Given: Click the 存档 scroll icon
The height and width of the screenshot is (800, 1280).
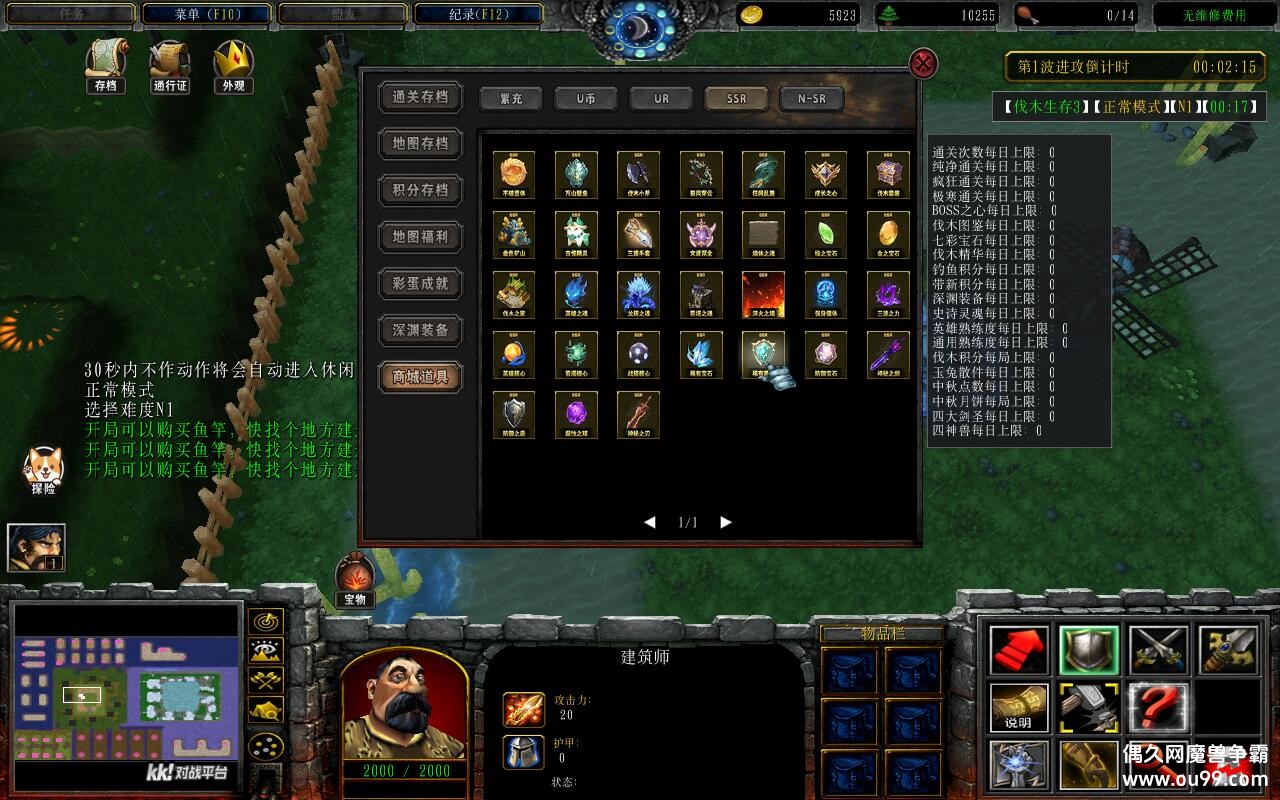Looking at the screenshot, I should [x=105, y=66].
